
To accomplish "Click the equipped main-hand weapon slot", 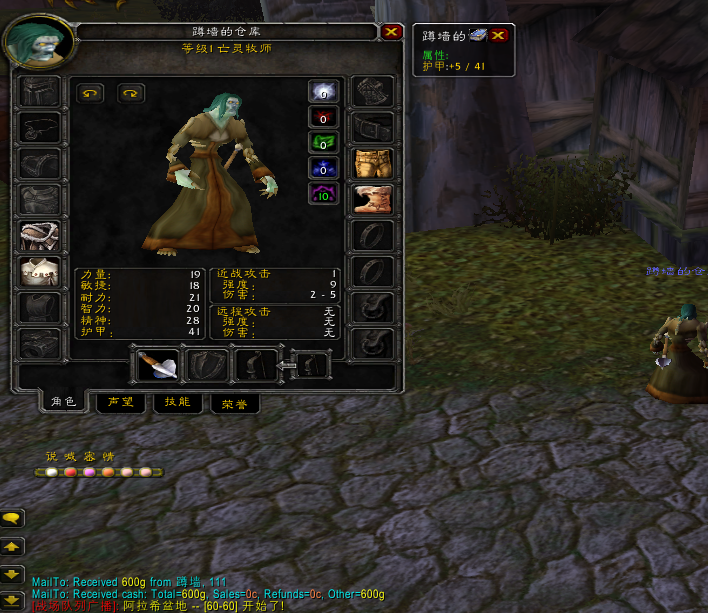I will pos(157,365).
